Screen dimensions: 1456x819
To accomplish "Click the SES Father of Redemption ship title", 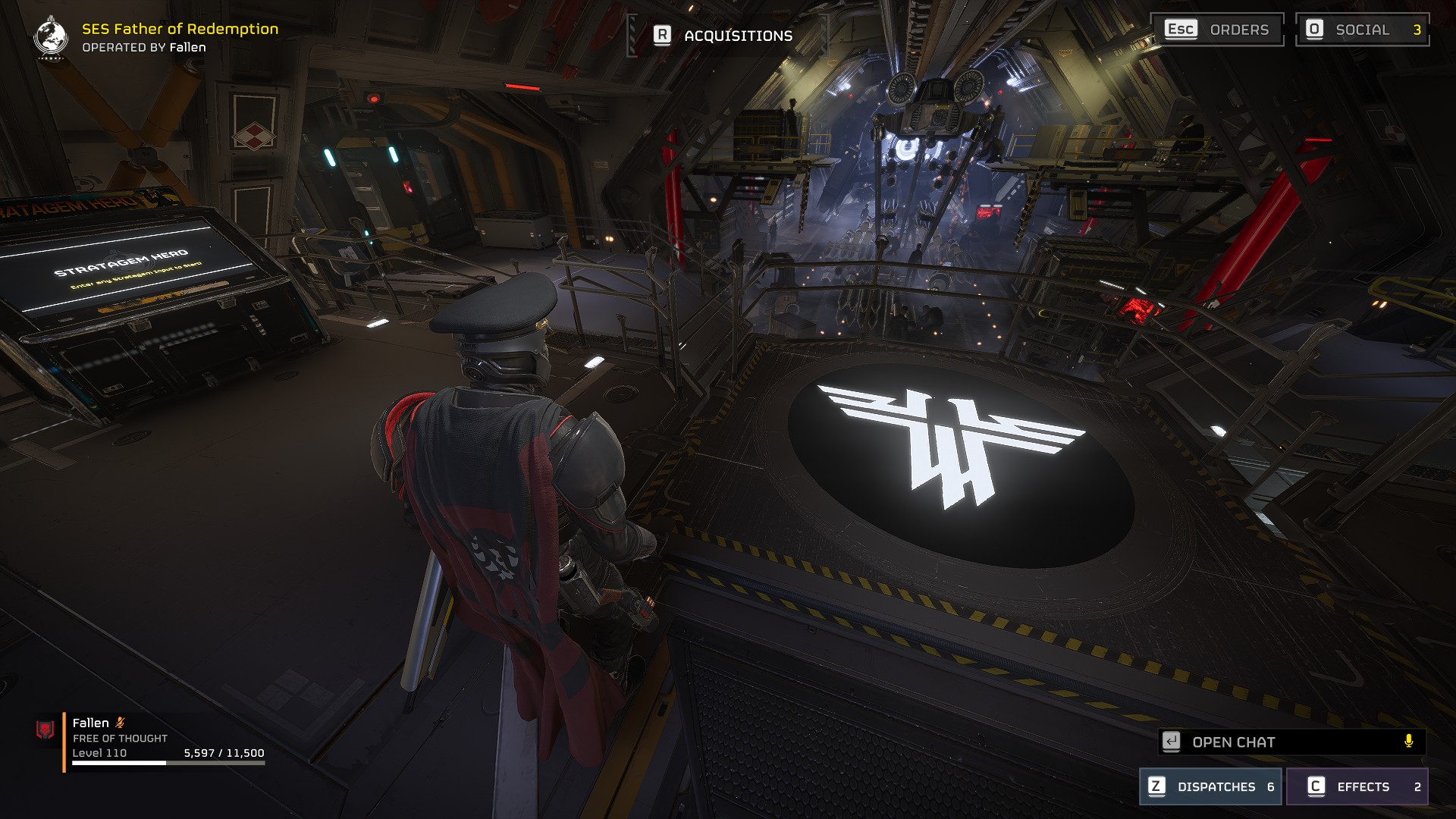I will (x=180, y=29).
